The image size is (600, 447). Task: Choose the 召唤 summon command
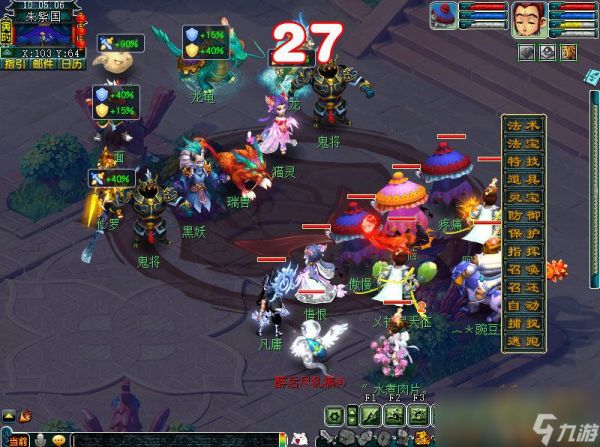pyautogui.click(x=524, y=269)
